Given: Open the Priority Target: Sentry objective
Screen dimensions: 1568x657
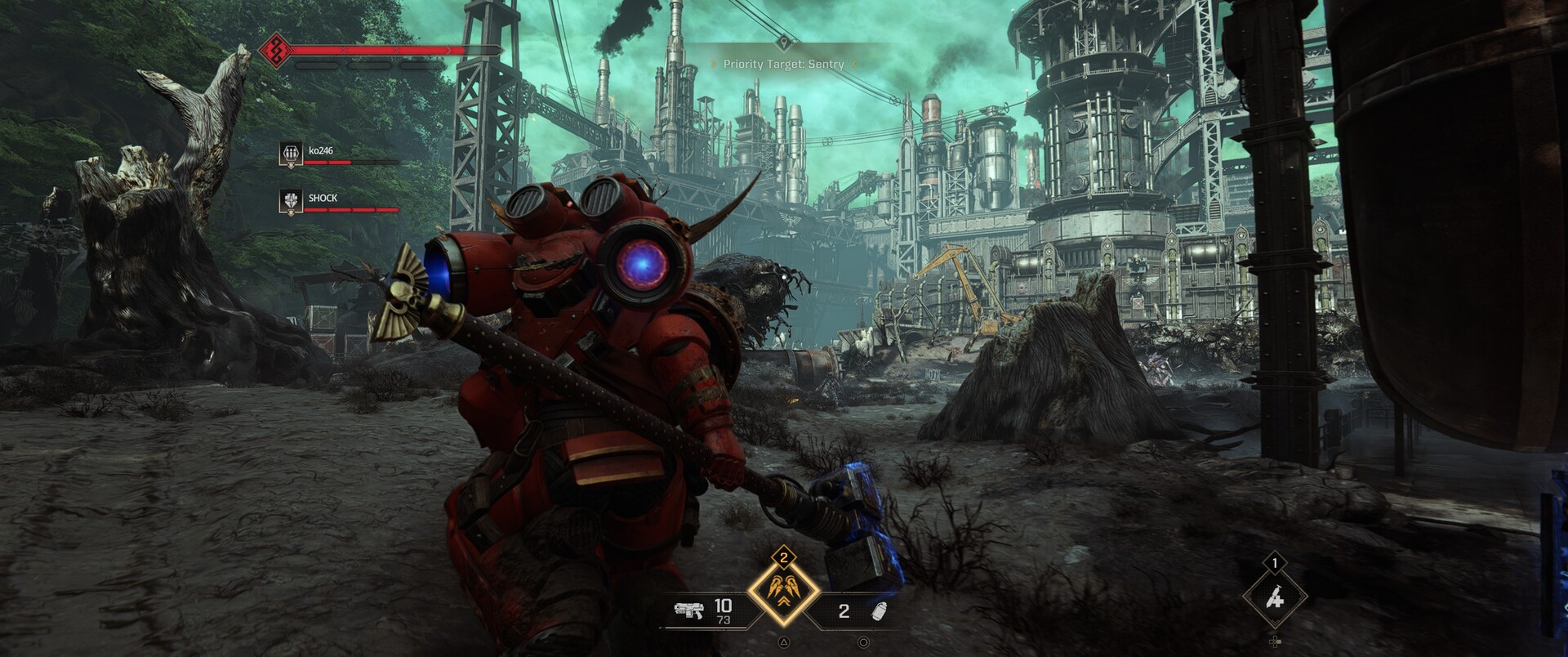Looking at the screenshot, I should (x=783, y=64).
